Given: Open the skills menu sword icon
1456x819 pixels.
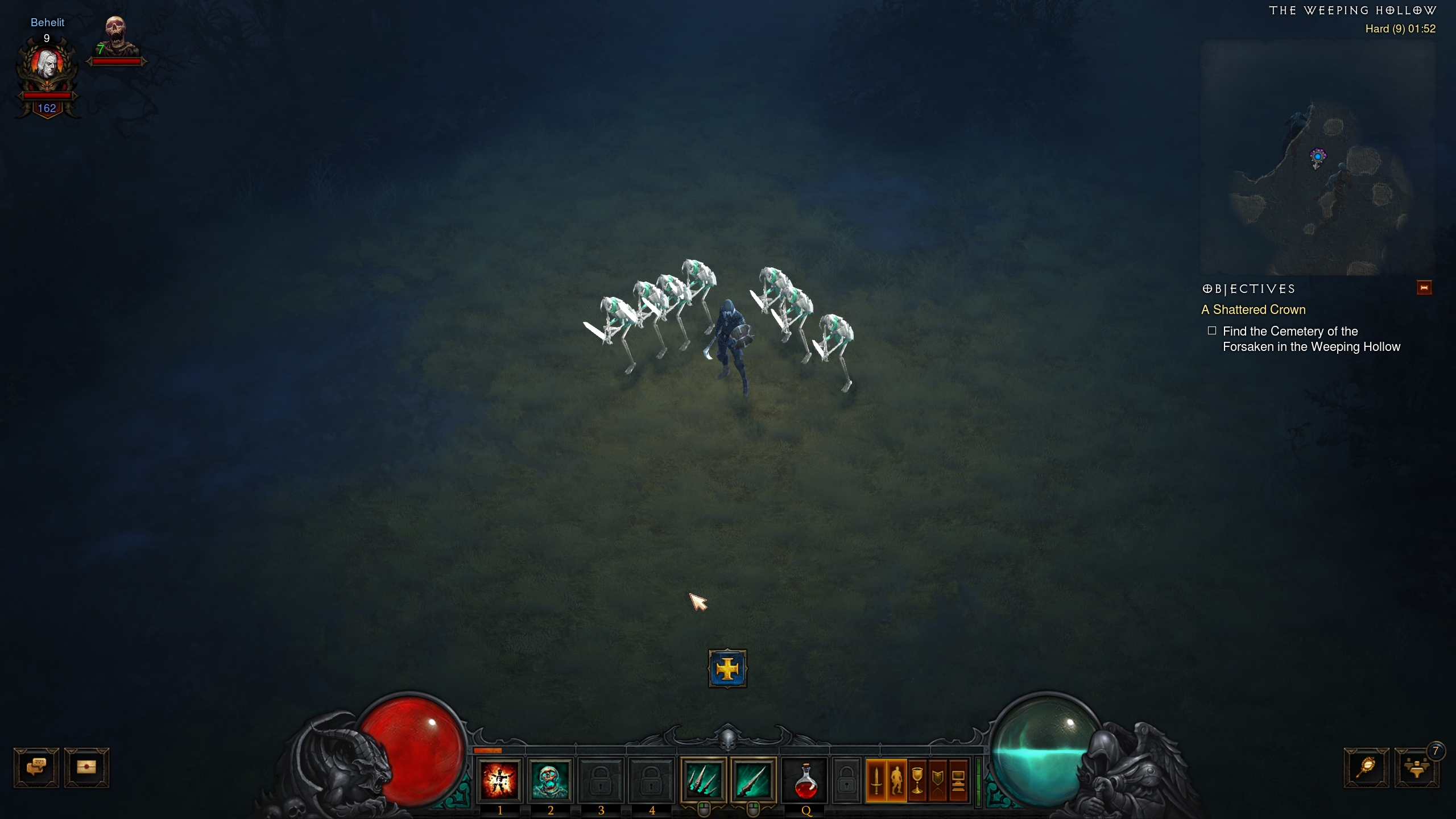Looking at the screenshot, I should coord(876,780).
